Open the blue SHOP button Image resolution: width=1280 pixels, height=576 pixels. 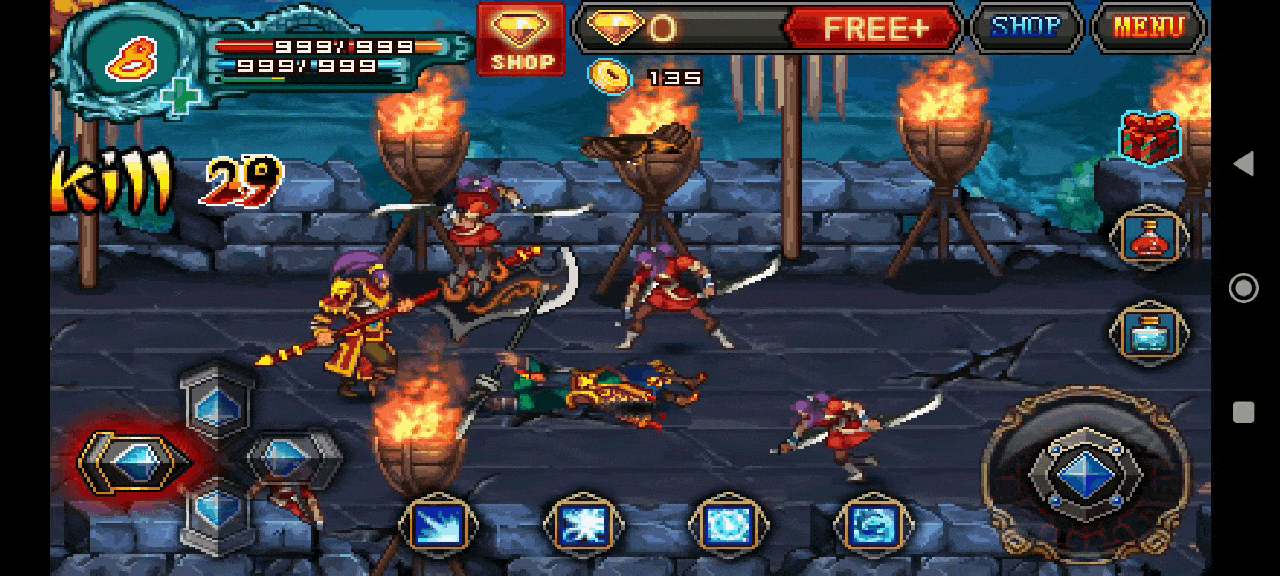coord(1027,27)
